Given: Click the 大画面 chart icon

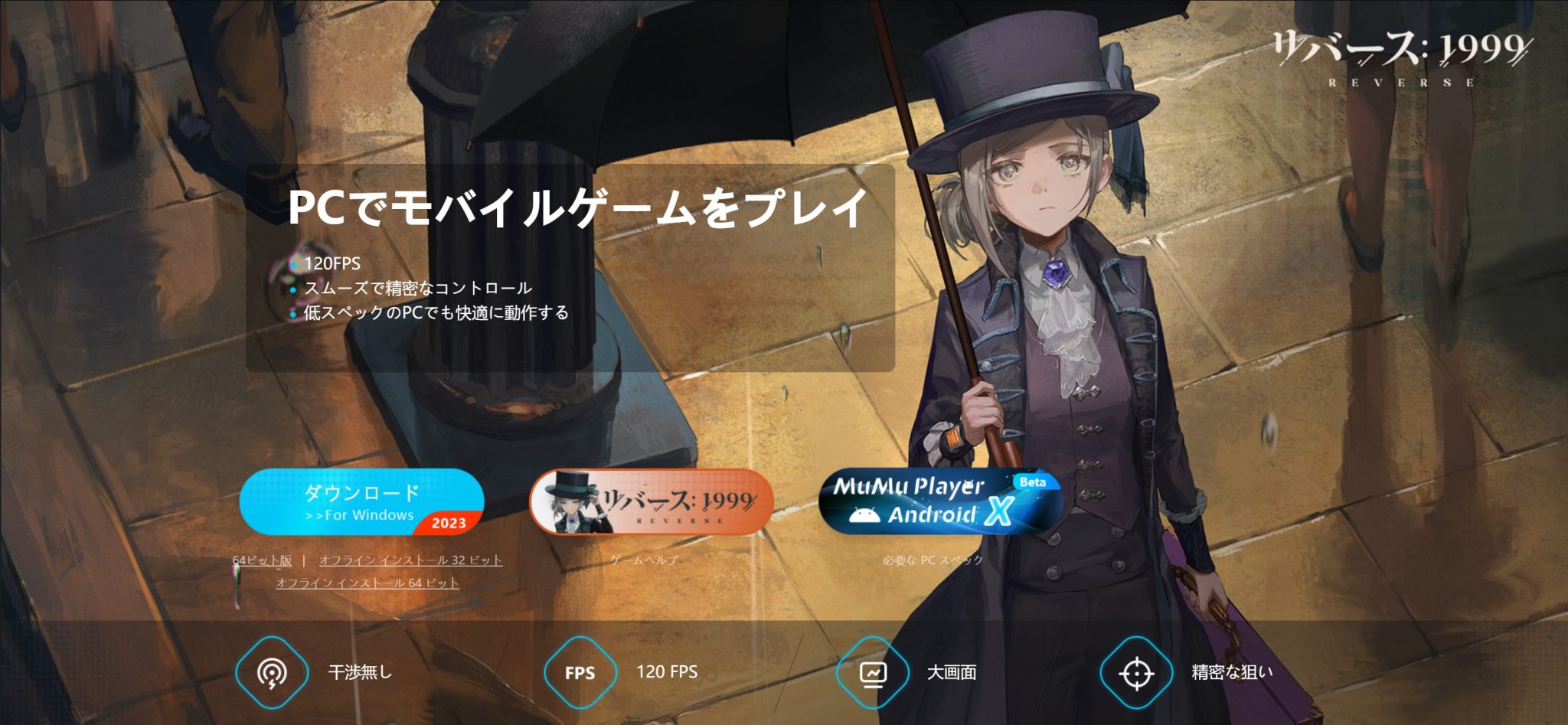Looking at the screenshot, I should pos(871,673).
